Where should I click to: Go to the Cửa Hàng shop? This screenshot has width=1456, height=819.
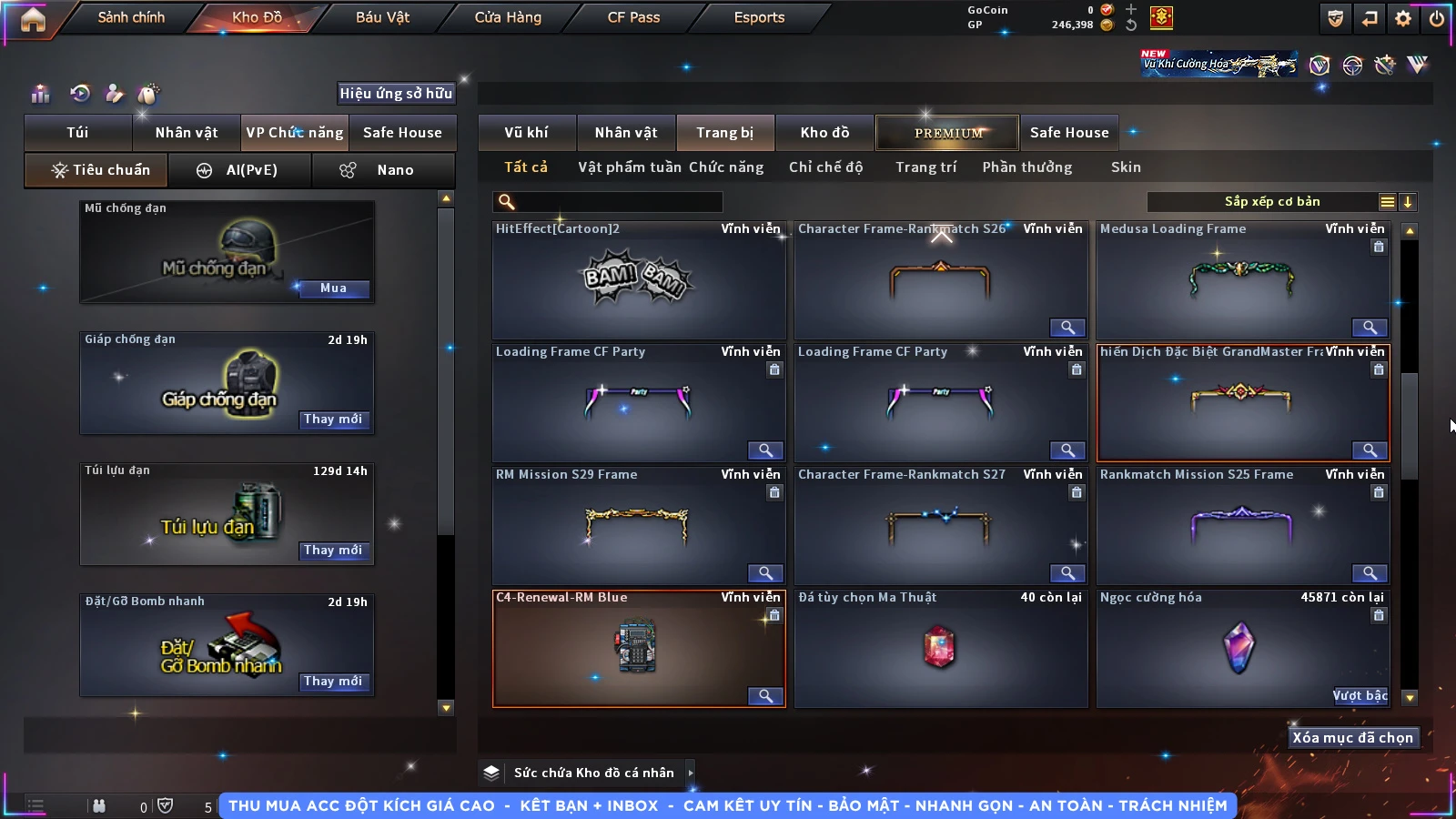(x=508, y=17)
